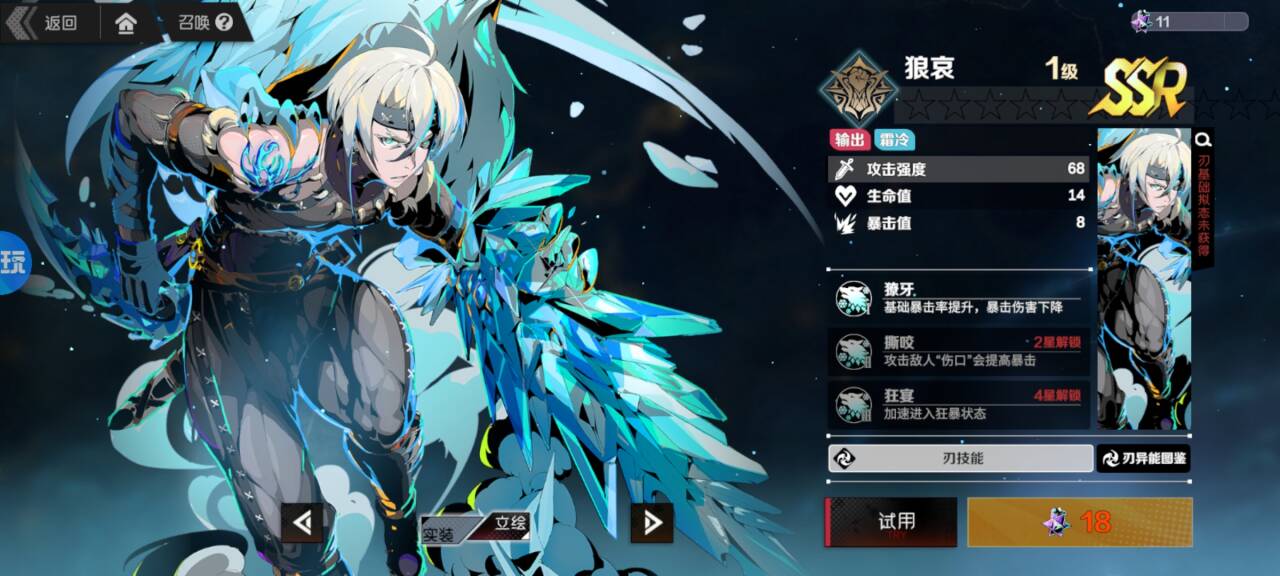This screenshot has width=1280, height=576.
Task: Click the 输出 role tag
Action: 848,140
